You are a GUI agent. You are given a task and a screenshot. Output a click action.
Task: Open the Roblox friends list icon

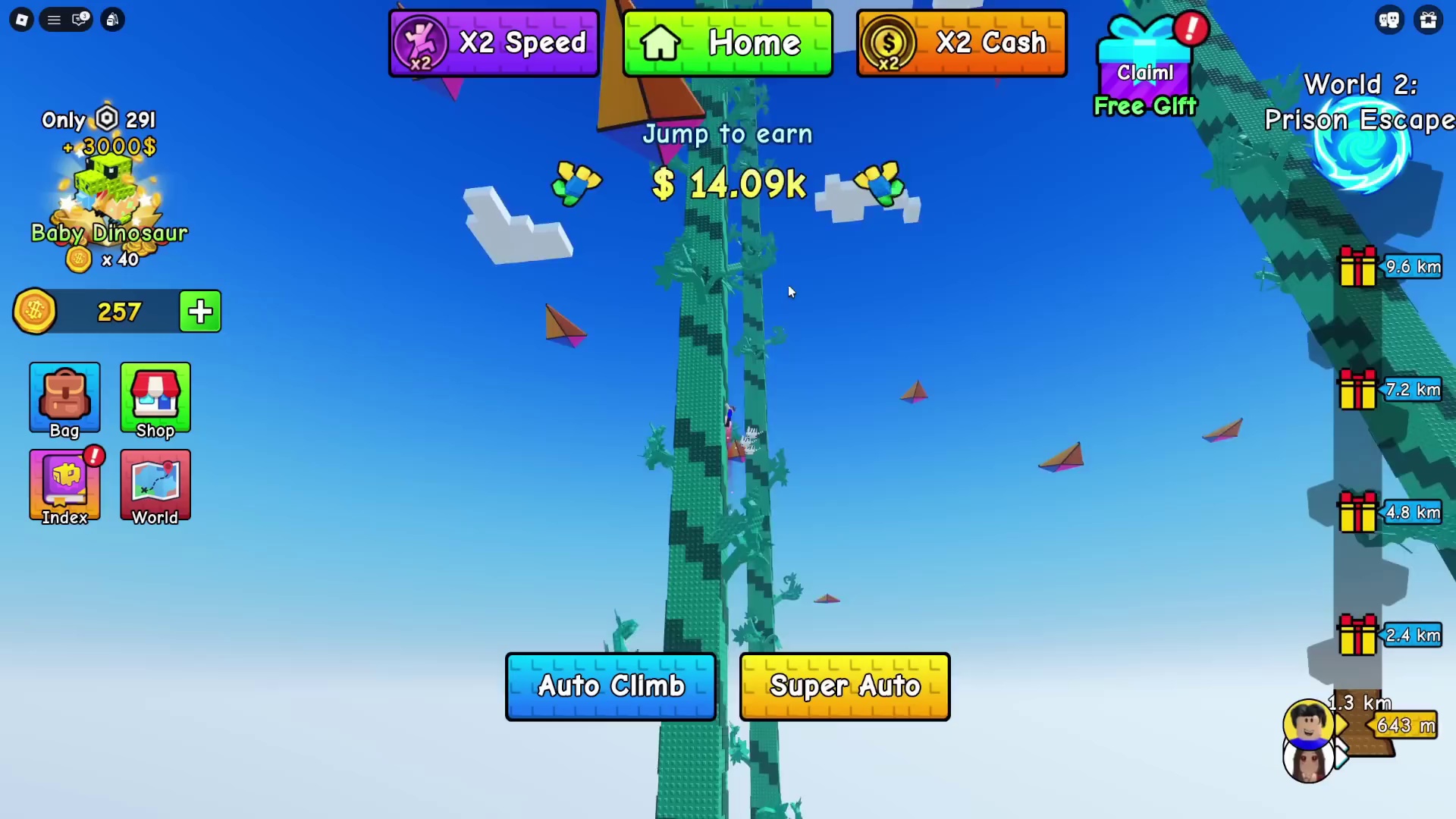pyautogui.click(x=1389, y=20)
